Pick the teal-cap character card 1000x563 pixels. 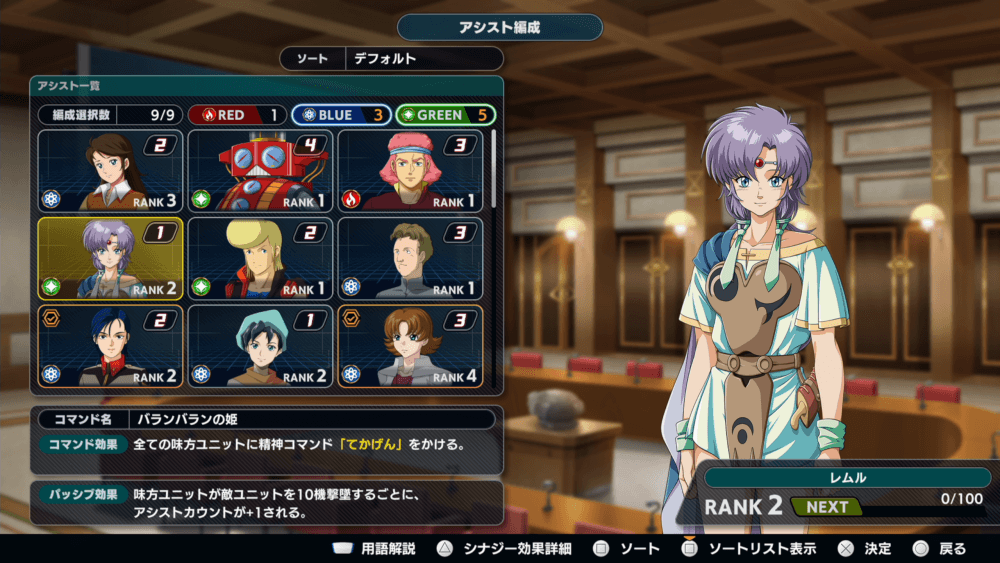[261, 345]
